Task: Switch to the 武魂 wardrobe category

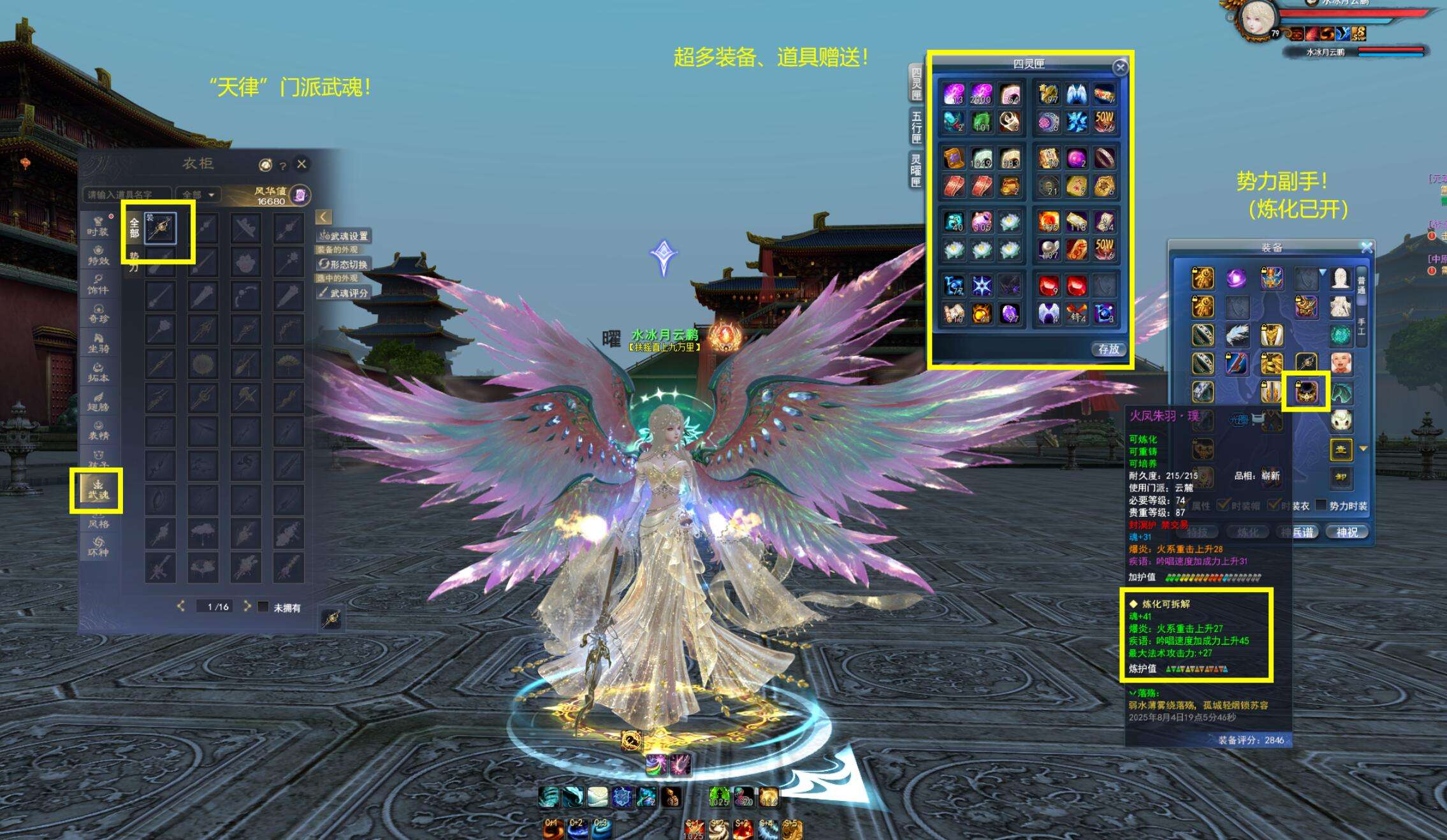Action: (98, 489)
